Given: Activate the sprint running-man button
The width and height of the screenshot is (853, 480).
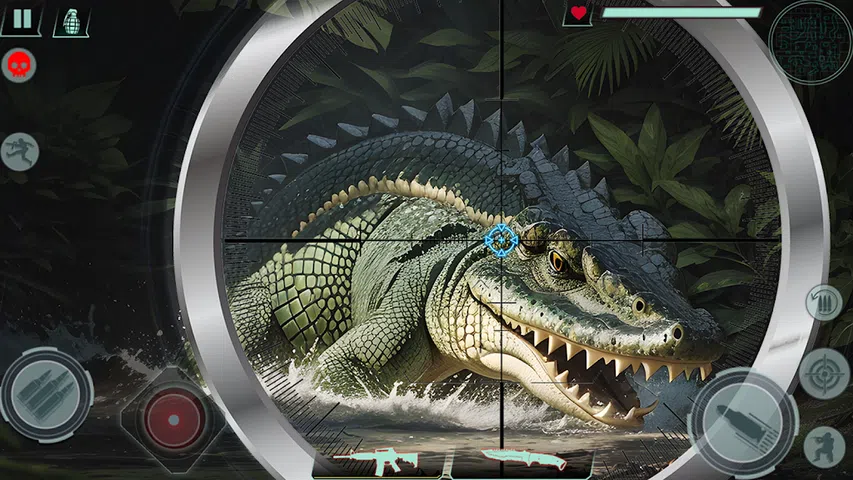Looking at the screenshot, I should tap(20, 151).
